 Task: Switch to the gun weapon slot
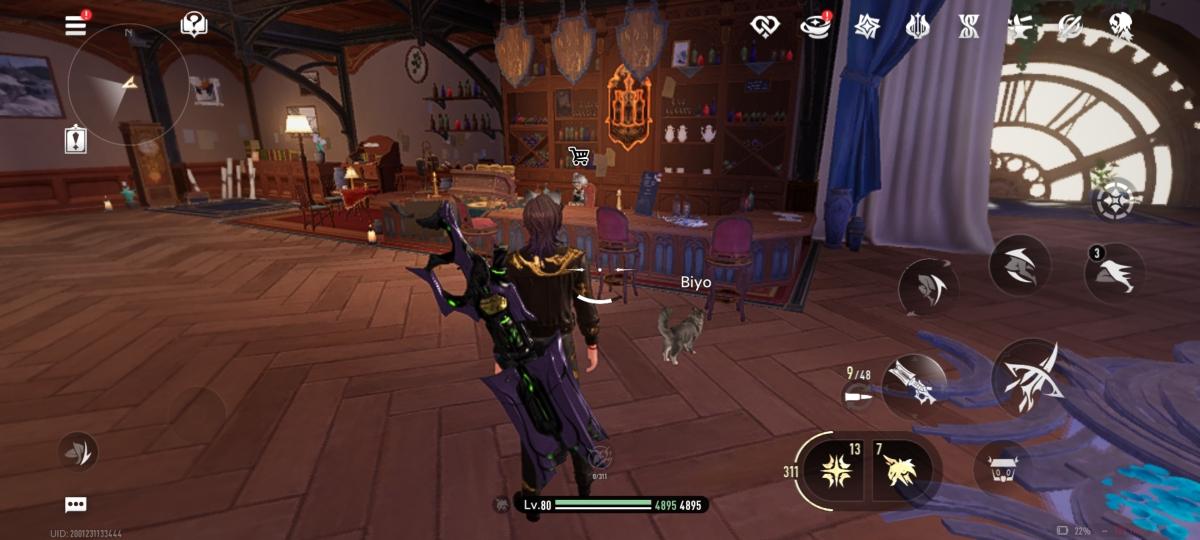pyautogui.click(x=914, y=386)
